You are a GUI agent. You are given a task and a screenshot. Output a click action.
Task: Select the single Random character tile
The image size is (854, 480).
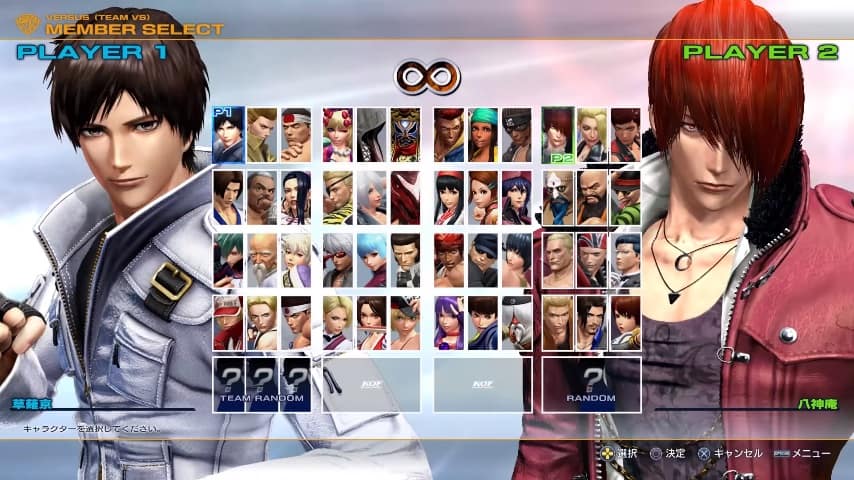592,385
